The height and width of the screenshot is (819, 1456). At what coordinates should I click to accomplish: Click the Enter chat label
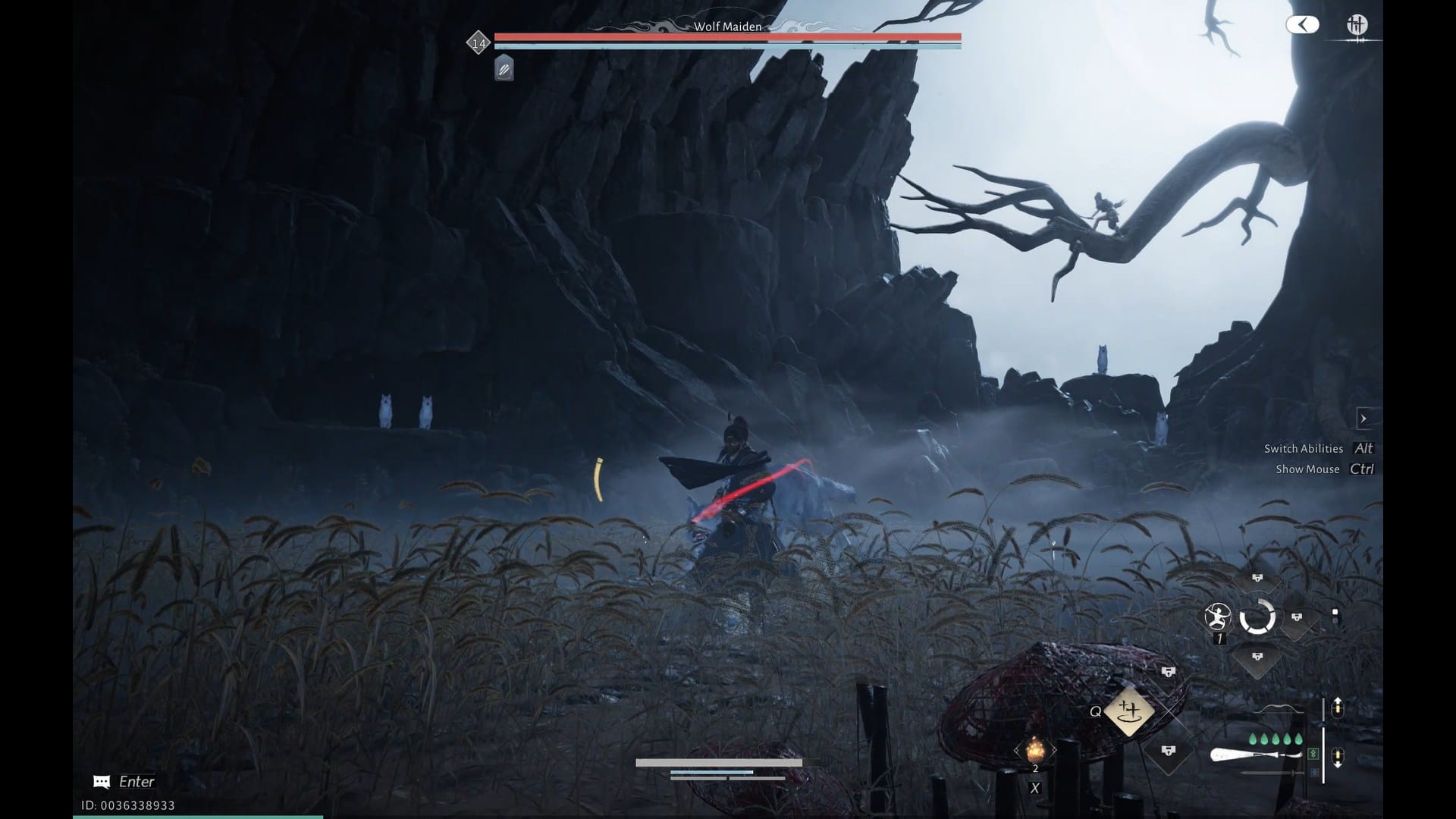(135, 782)
